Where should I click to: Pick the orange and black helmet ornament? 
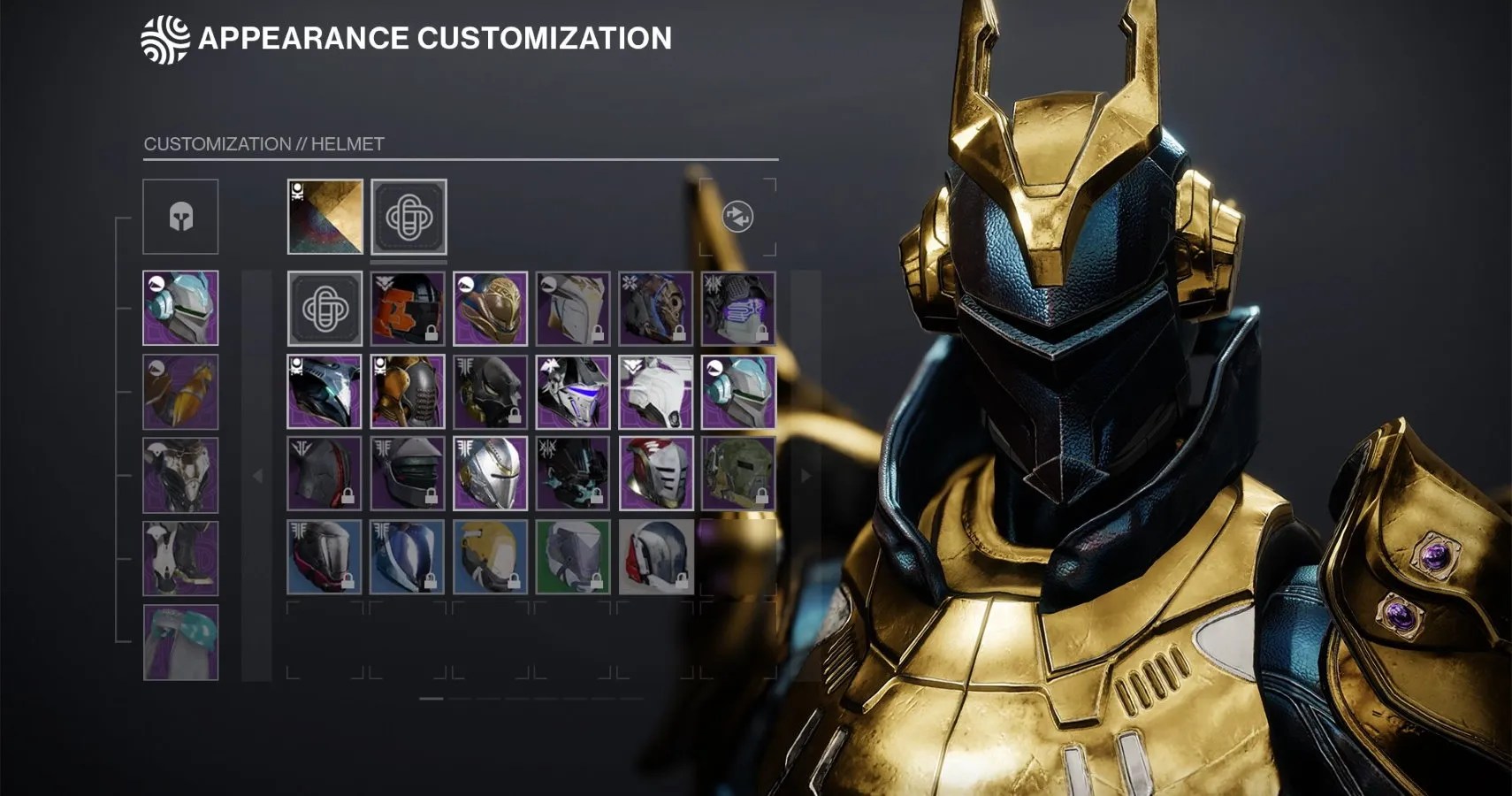tap(407, 309)
